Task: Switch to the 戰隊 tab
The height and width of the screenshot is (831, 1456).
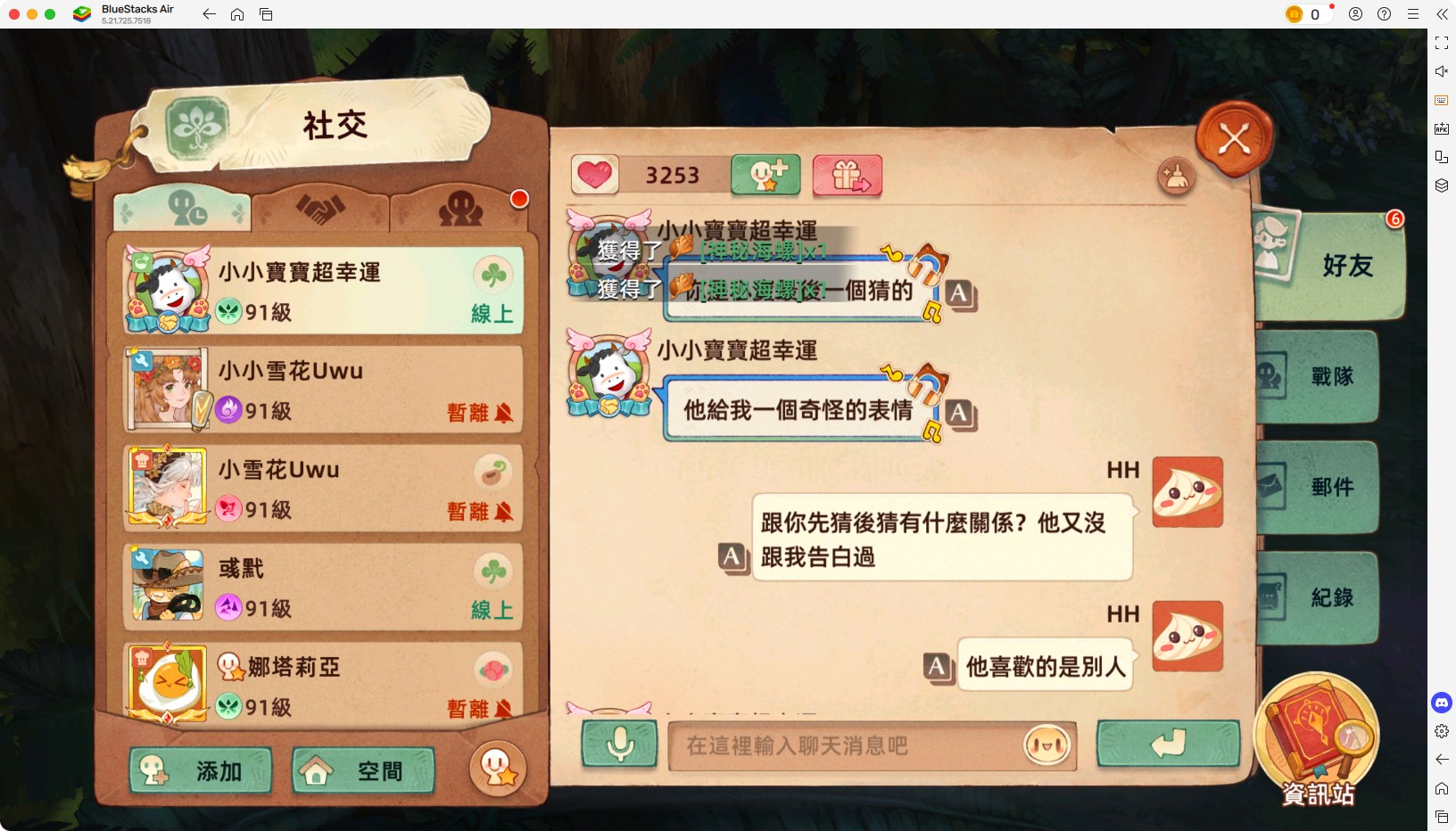Action: click(x=1329, y=377)
